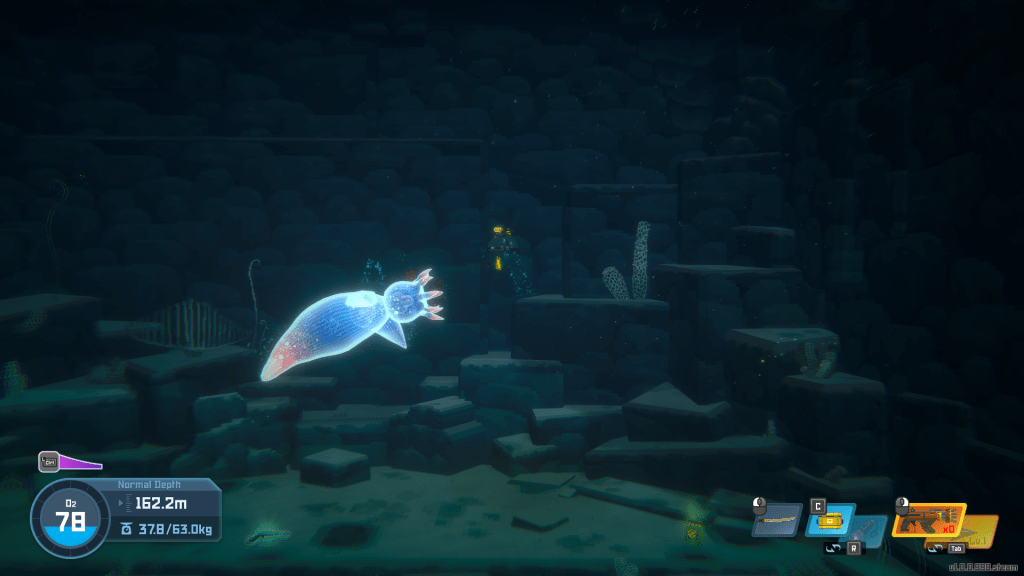Select the orange rifle weapon slot
This screenshot has height=576, width=1024.
(x=928, y=520)
